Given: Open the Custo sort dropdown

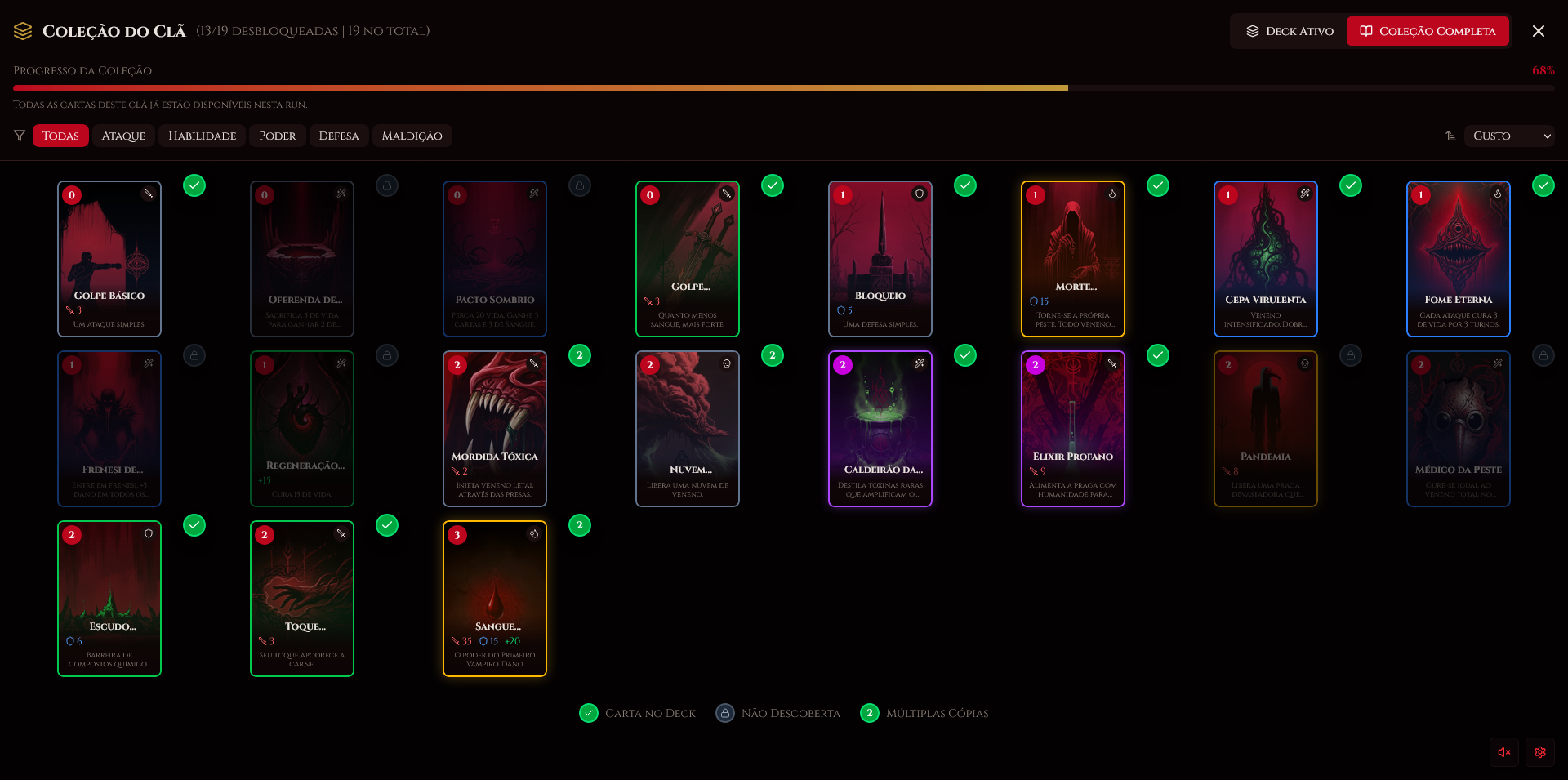Looking at the screenshot, I should pos(1509,136).
